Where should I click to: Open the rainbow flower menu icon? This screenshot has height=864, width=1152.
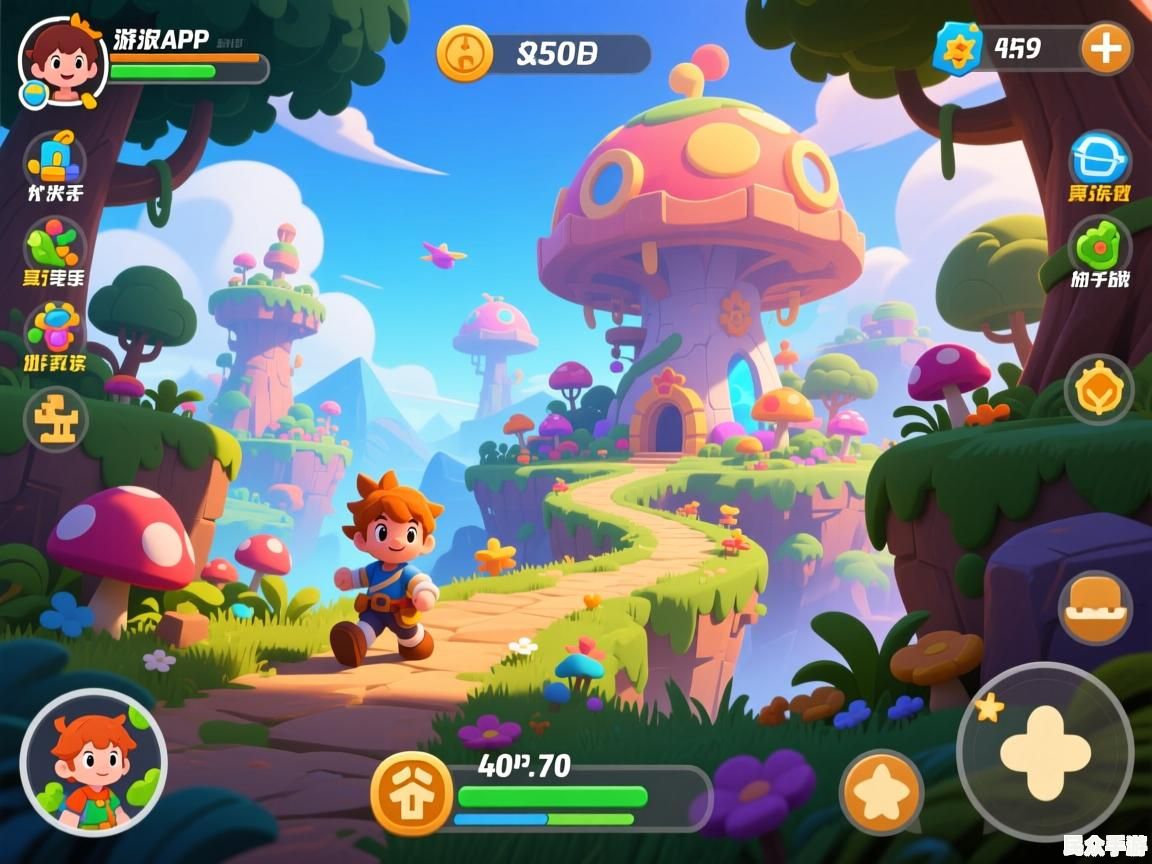(x=54, y=328)
